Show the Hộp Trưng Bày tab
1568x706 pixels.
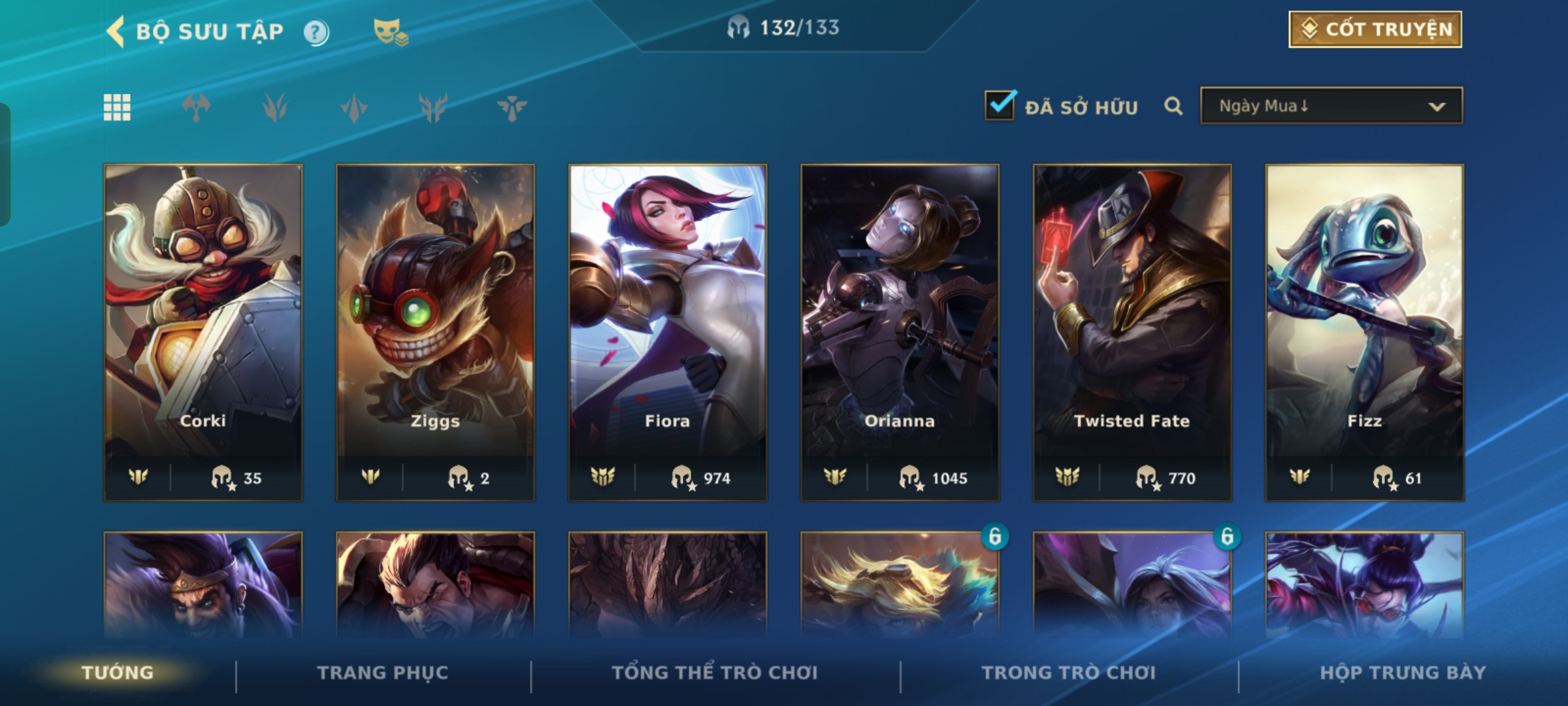point(1403,673)
